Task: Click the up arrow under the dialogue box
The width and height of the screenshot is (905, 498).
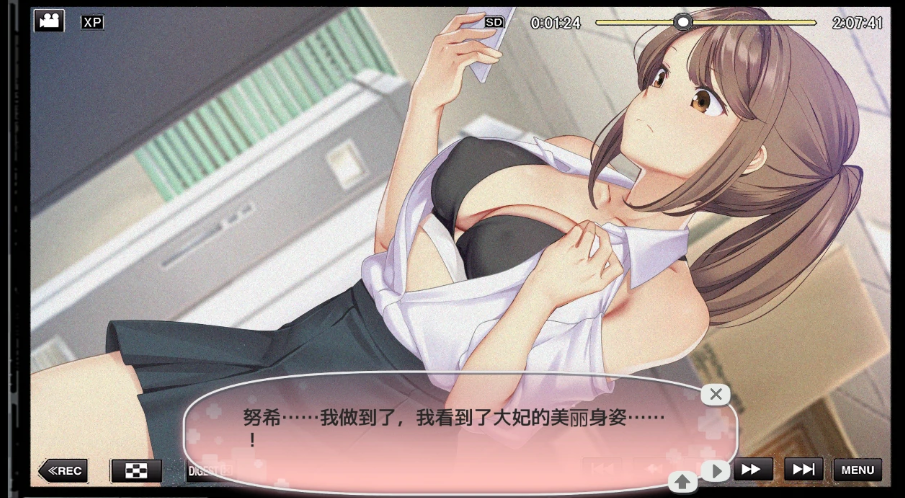Action: 683,482
